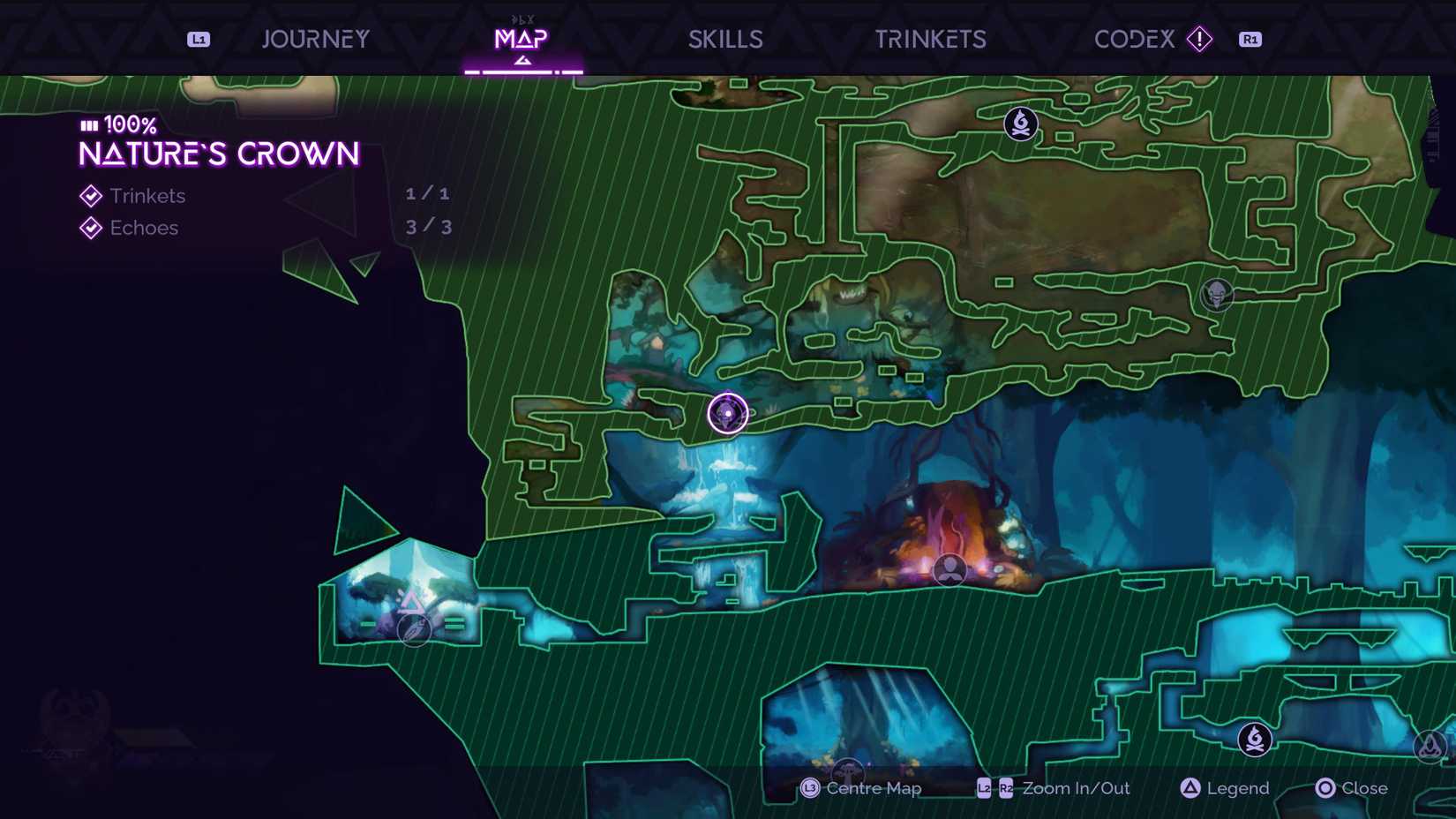Switch to the Trinkets tab
Viewport: 1456px width, 819px height.
[930, 39]
